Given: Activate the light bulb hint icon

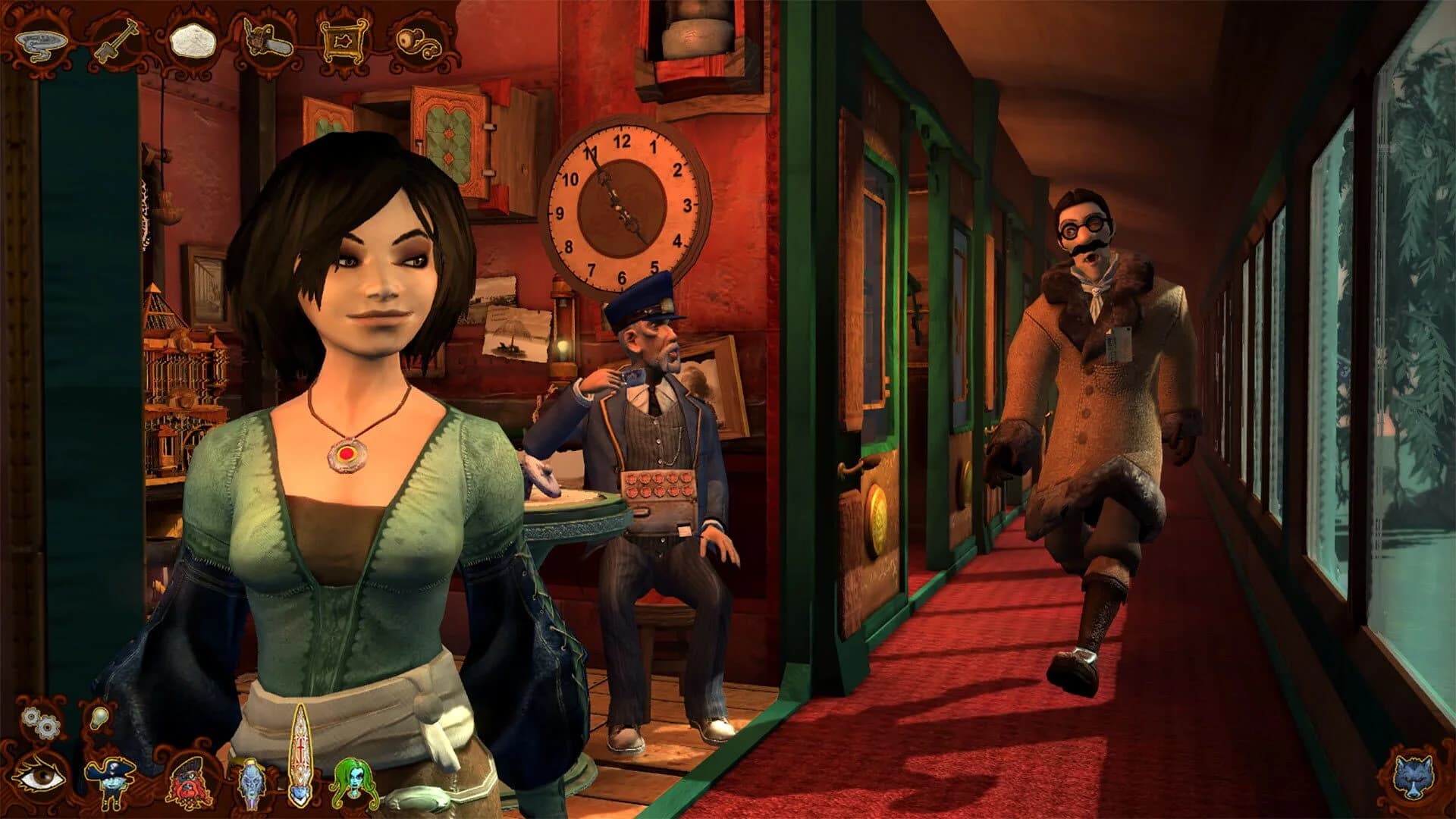Looking at the screenshot, I should click(x=98, y=717).
